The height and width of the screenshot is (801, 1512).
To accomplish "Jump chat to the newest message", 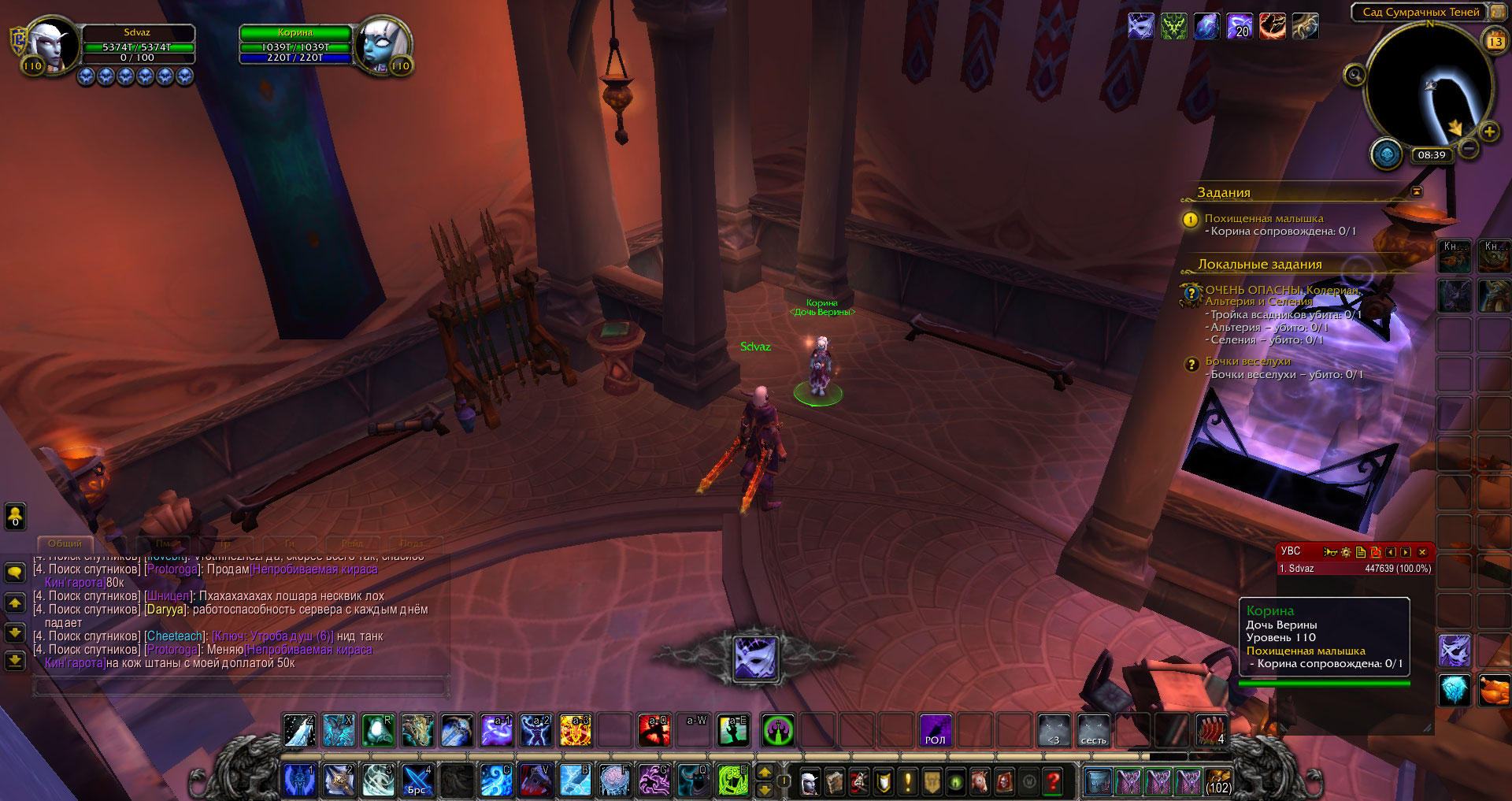I will coord(15,660).
